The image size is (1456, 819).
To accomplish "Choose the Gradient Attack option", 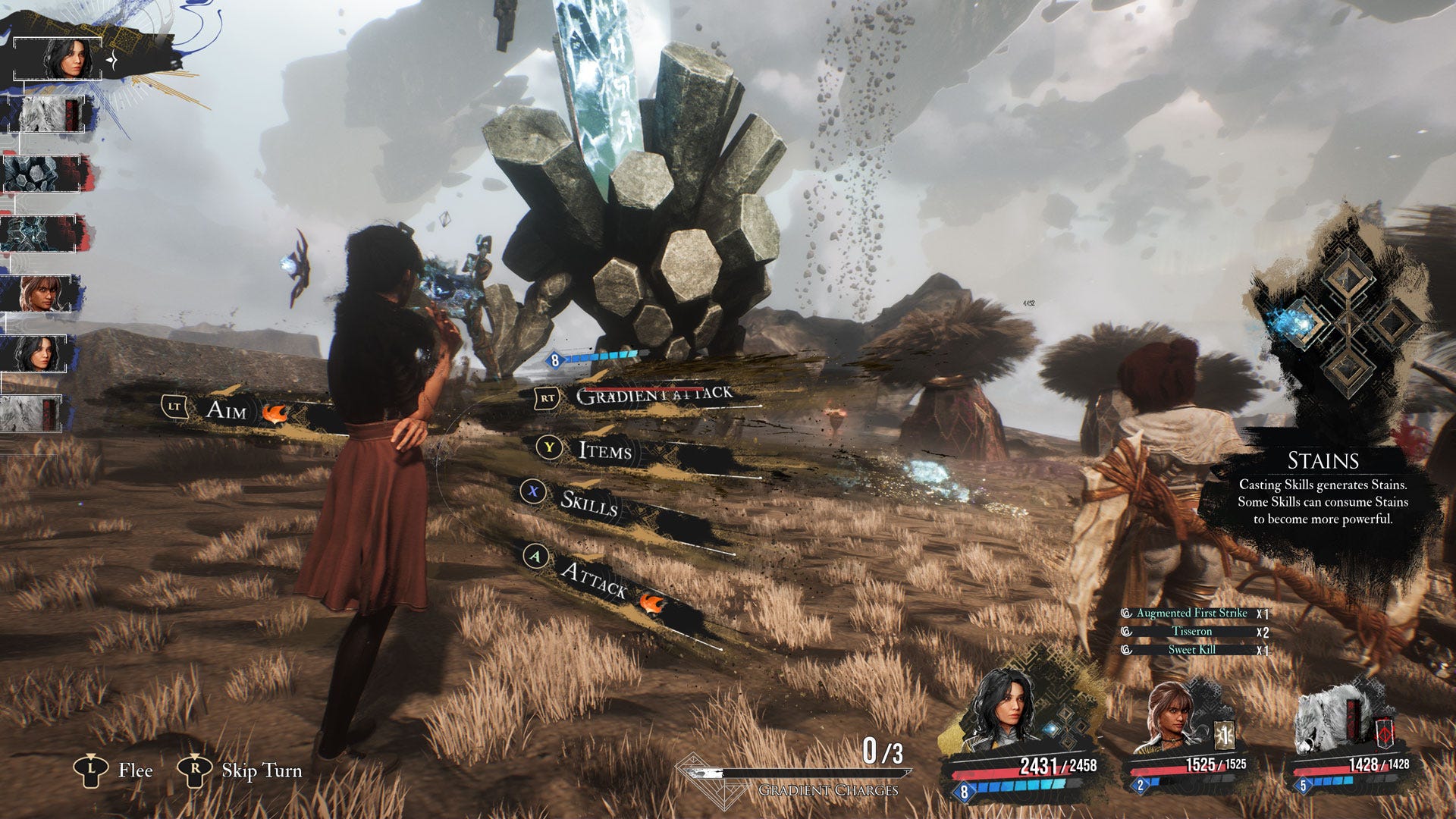I will coord(652,394).
